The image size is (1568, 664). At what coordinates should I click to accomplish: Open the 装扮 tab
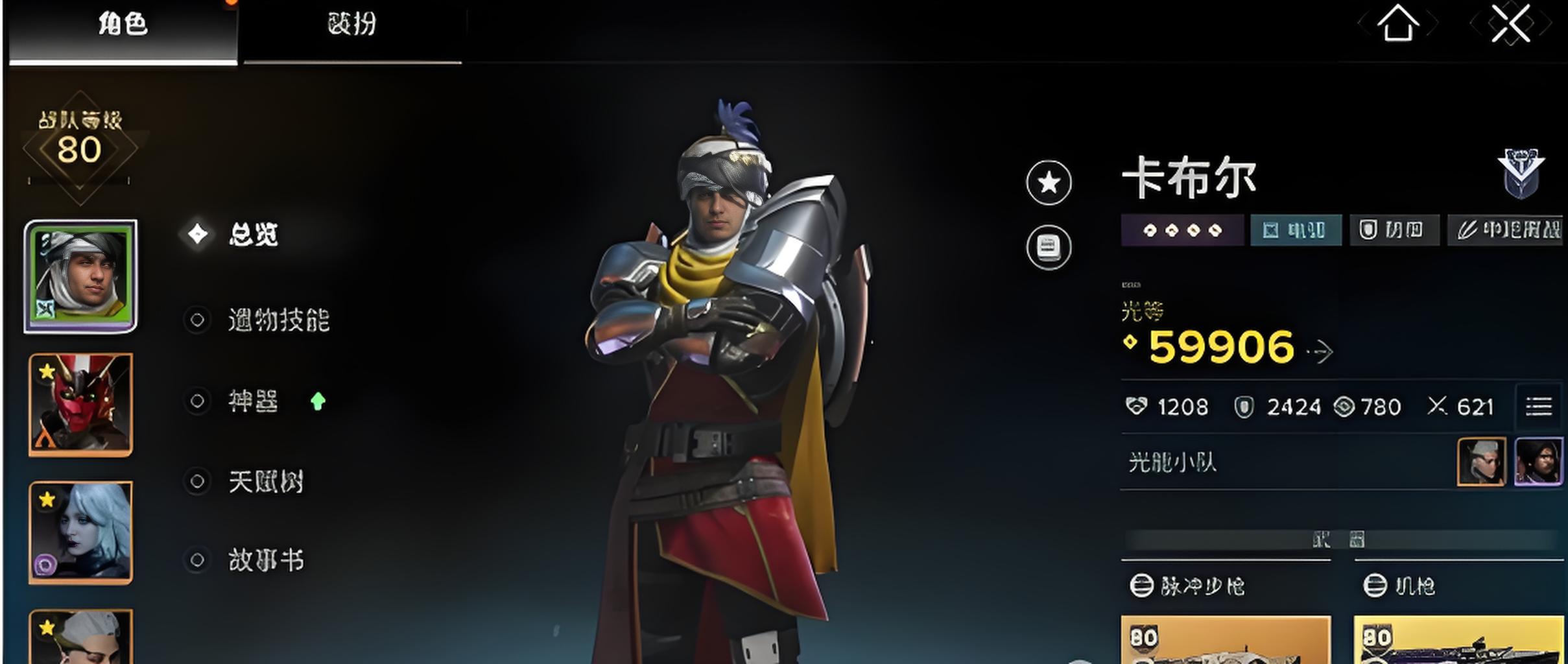pyautogui.click(x=351, y=26)
